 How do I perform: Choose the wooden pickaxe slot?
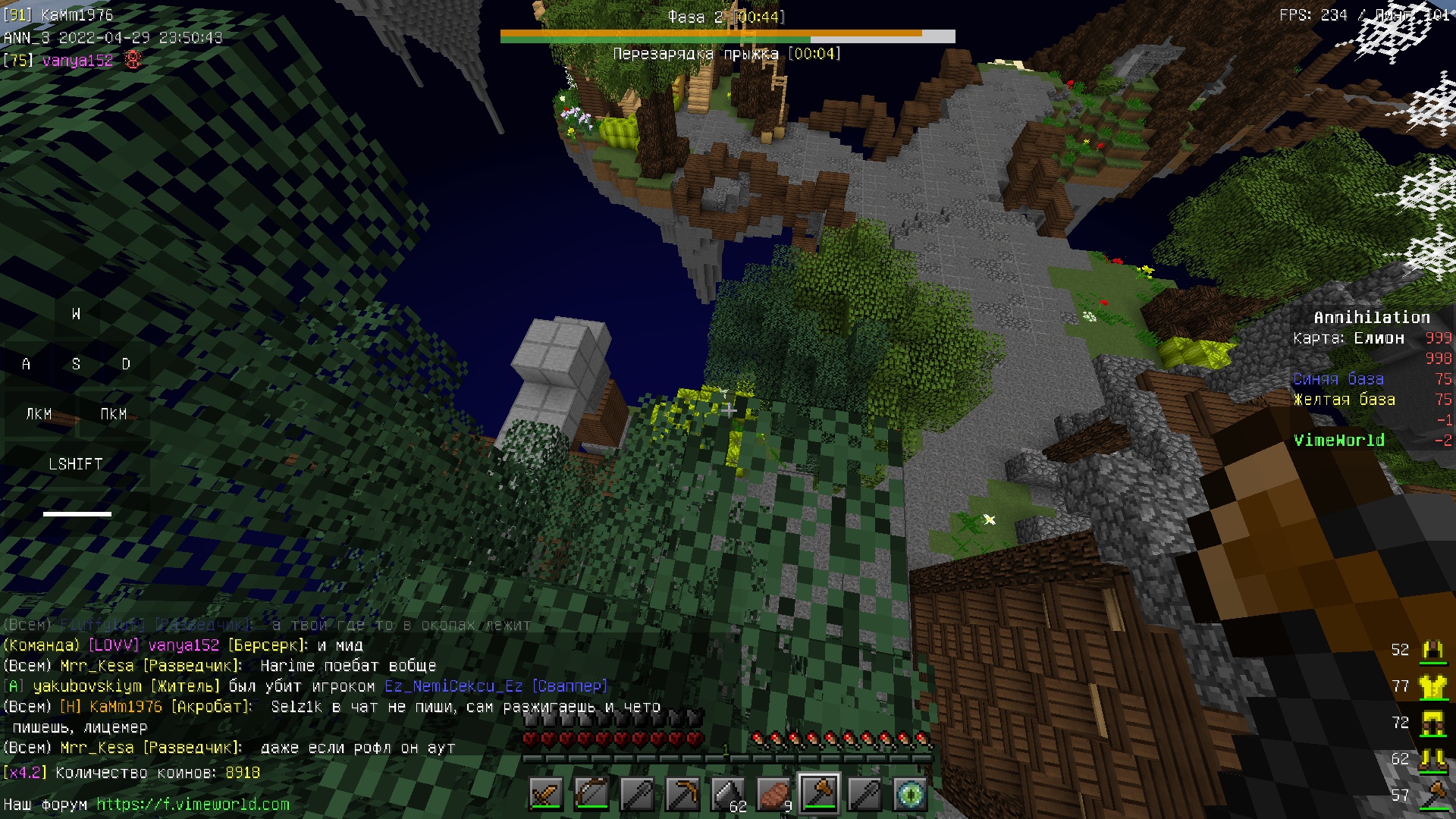pyautogui.click(x=682, y=794)
